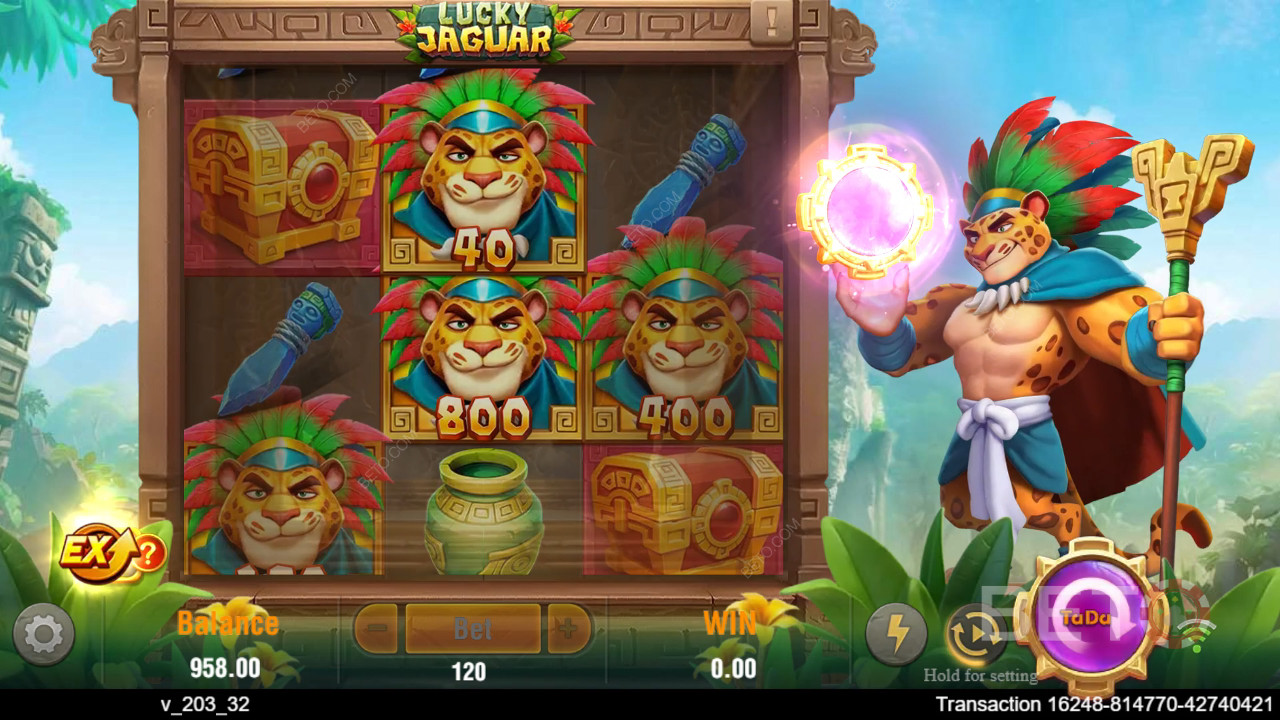Image resolution: width=1280 pixels, height=720 pixels.
Task: Toggle the lightning bolt turbo spin
Action: click(895, 634)
